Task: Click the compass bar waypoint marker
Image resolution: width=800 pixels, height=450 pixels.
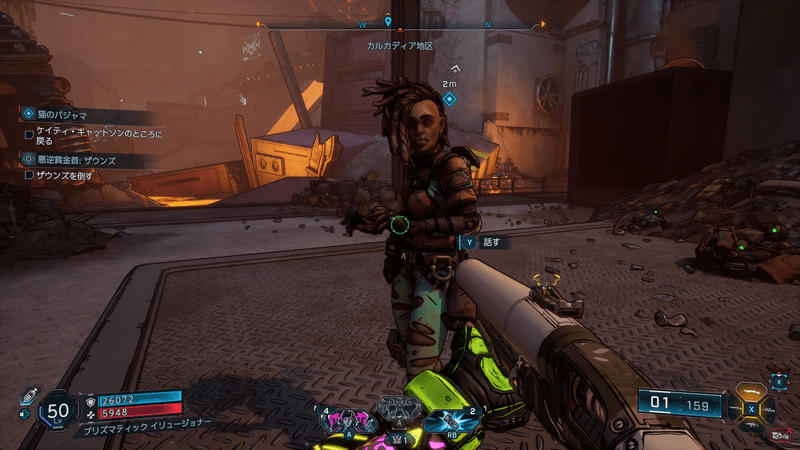Action: (x=388, y=19)
